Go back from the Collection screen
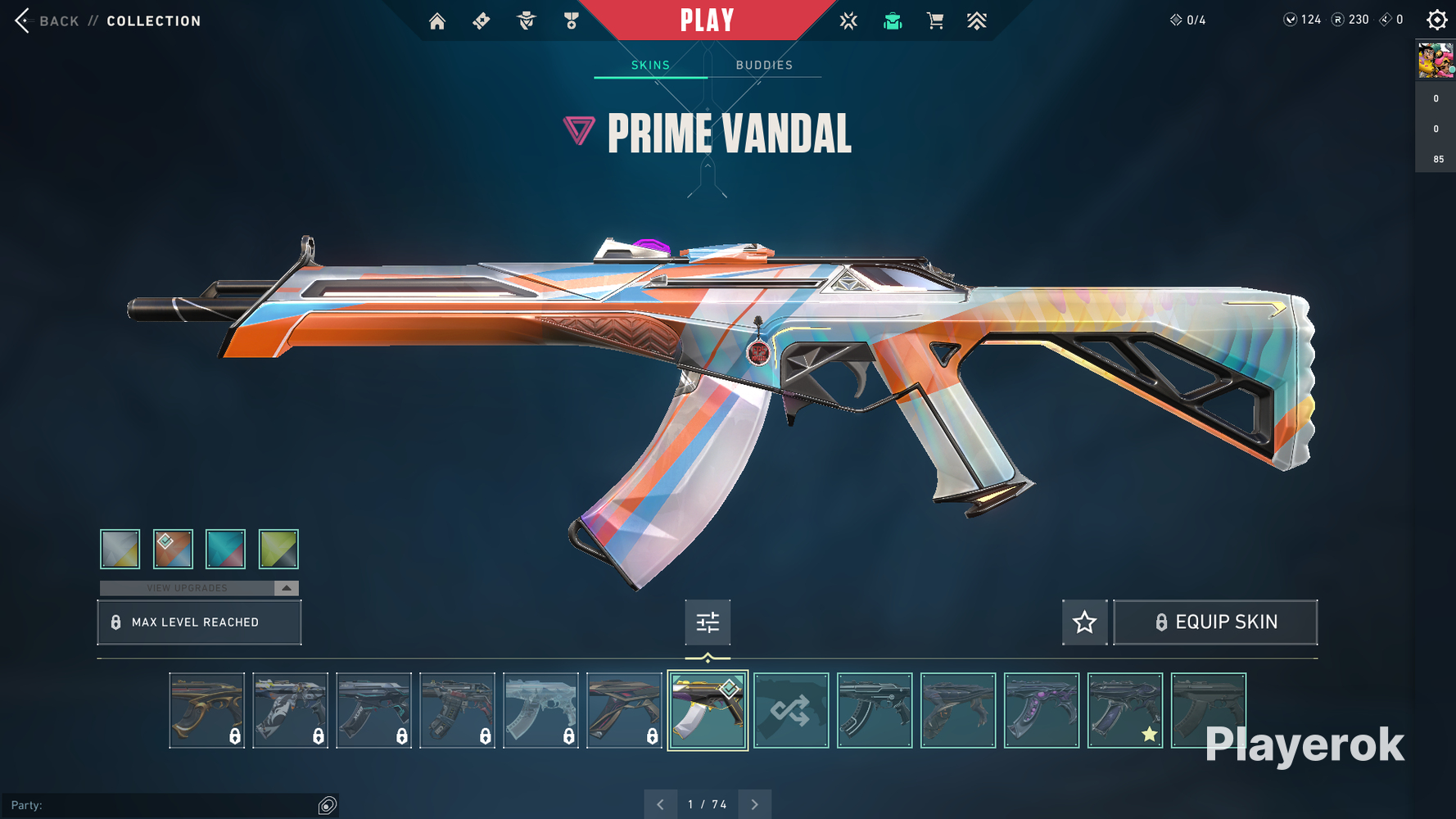Viewport: 1456px width, 819px height. [47, 21]
